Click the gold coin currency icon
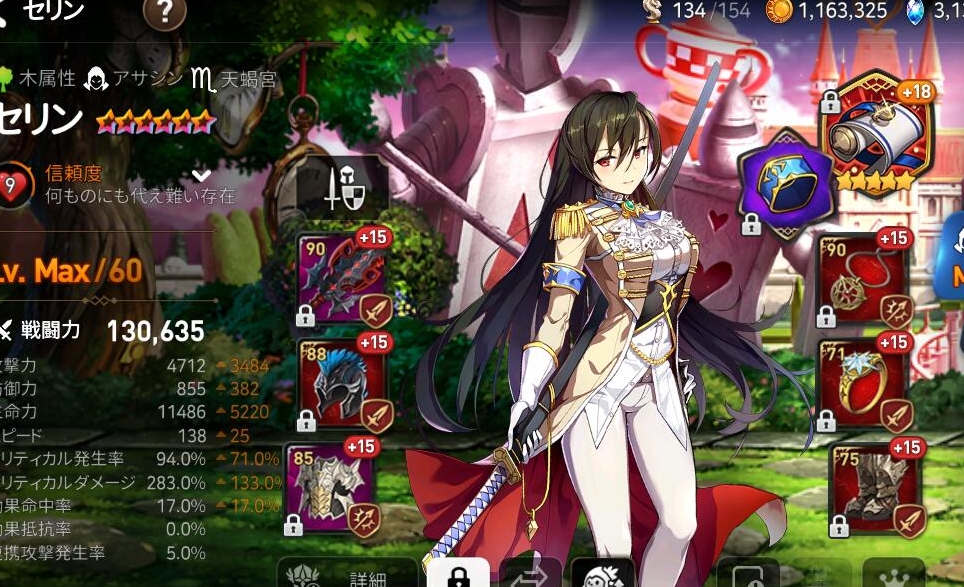Screen dimensions: 964x587 (x=778, y=11)
